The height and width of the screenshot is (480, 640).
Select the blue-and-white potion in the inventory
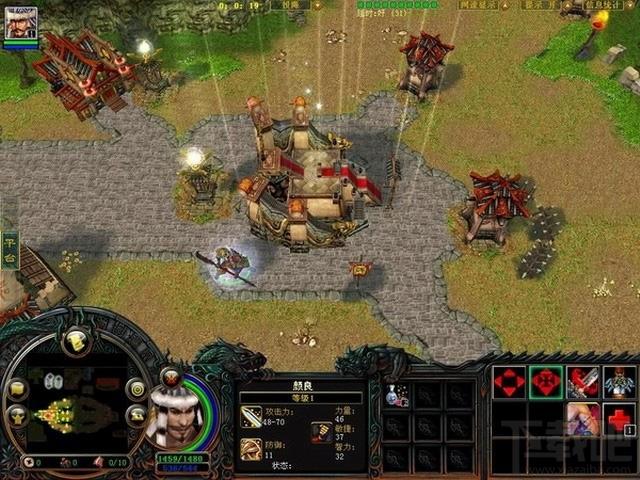coord(396,395)
